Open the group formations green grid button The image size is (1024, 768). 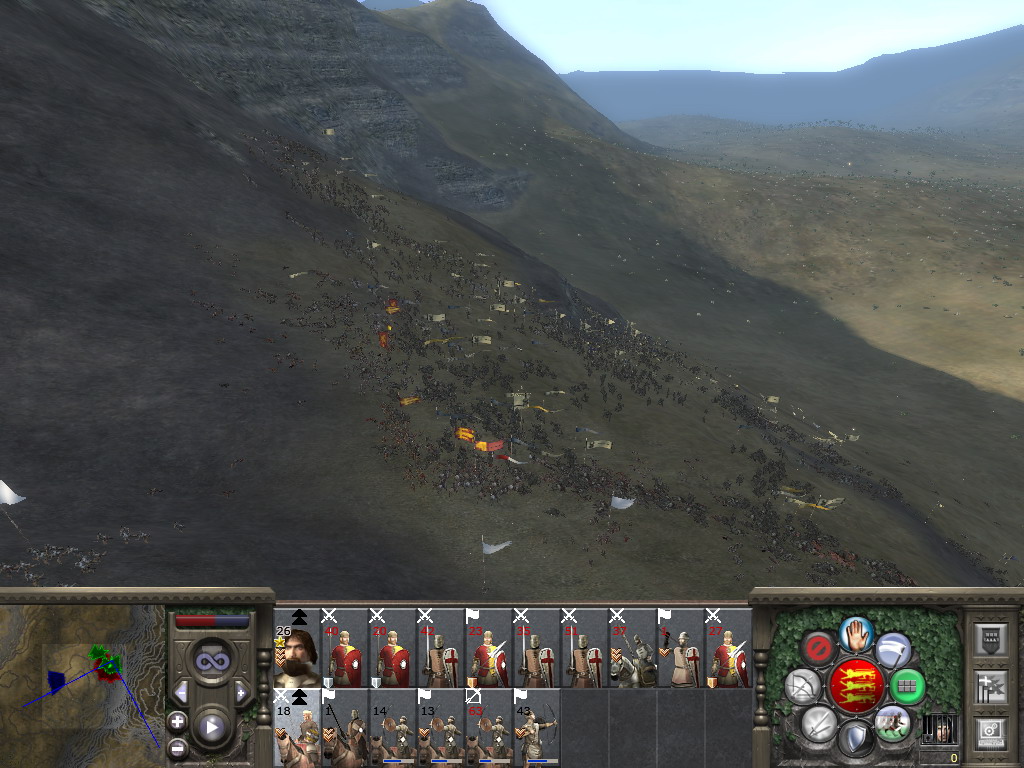point(907,687)
